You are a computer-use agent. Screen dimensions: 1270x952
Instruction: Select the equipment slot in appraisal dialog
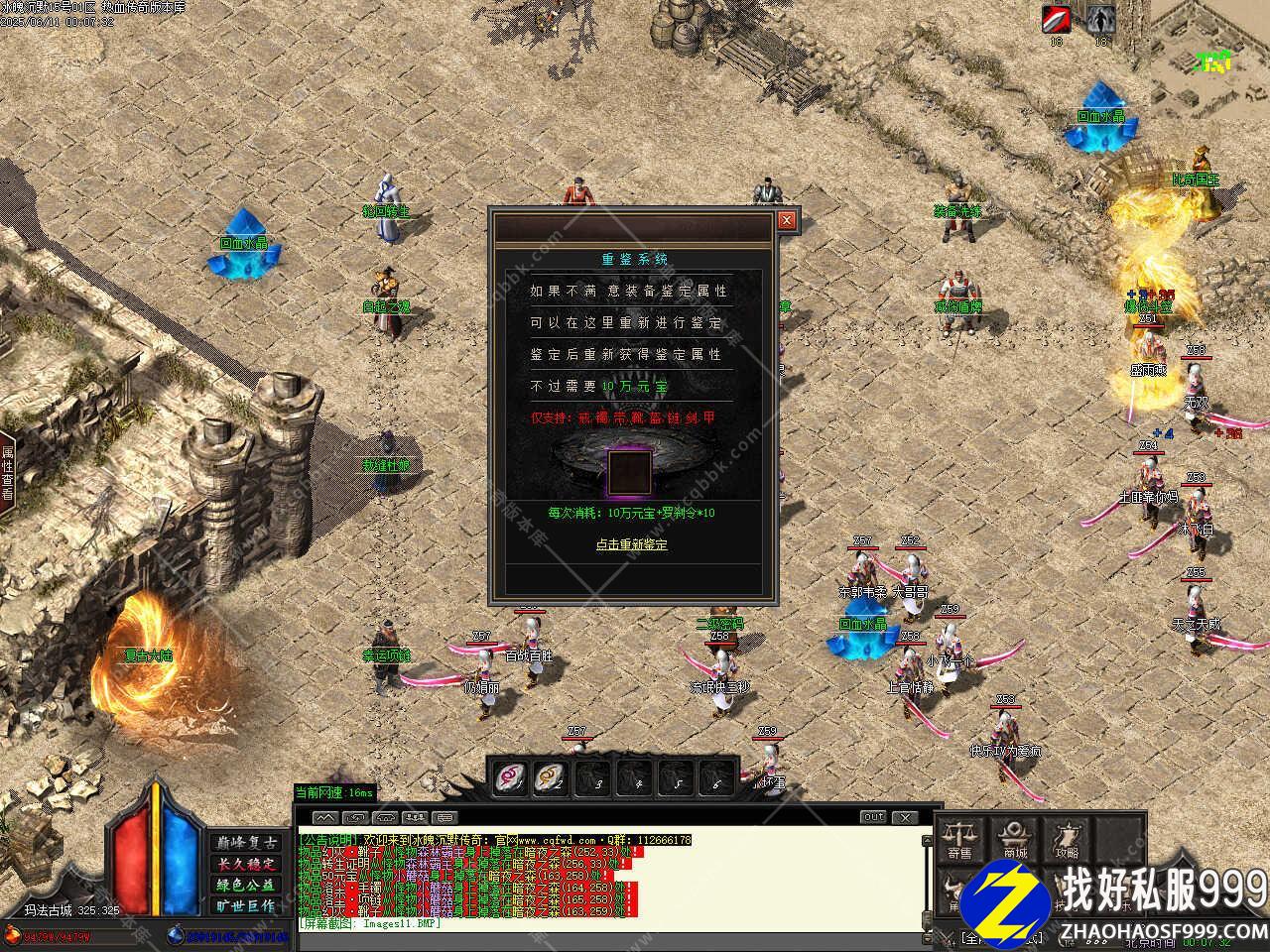pyautogui.click(x=630, y=471)
